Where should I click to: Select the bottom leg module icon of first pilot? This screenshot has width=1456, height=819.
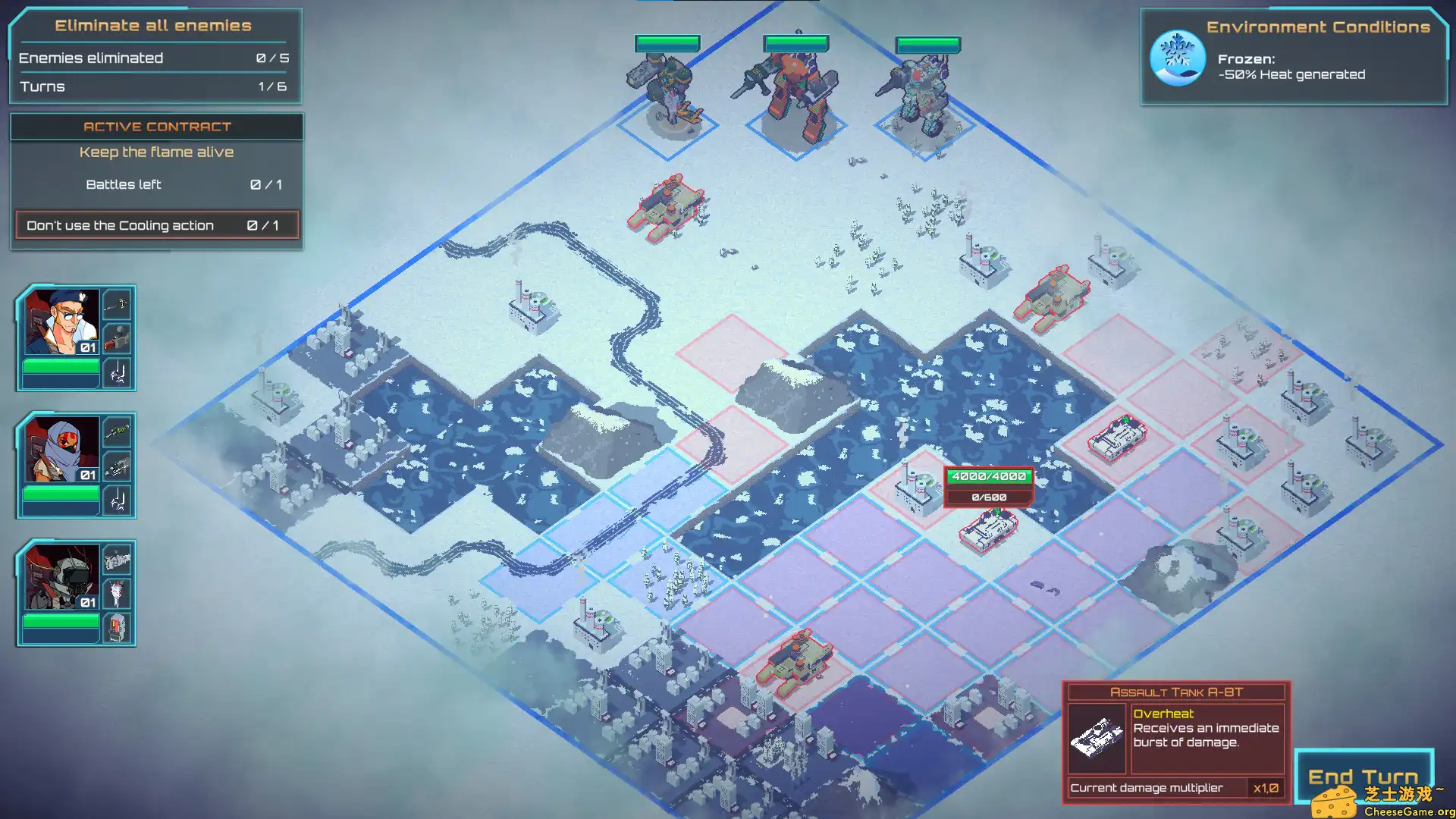click(118, 372)
